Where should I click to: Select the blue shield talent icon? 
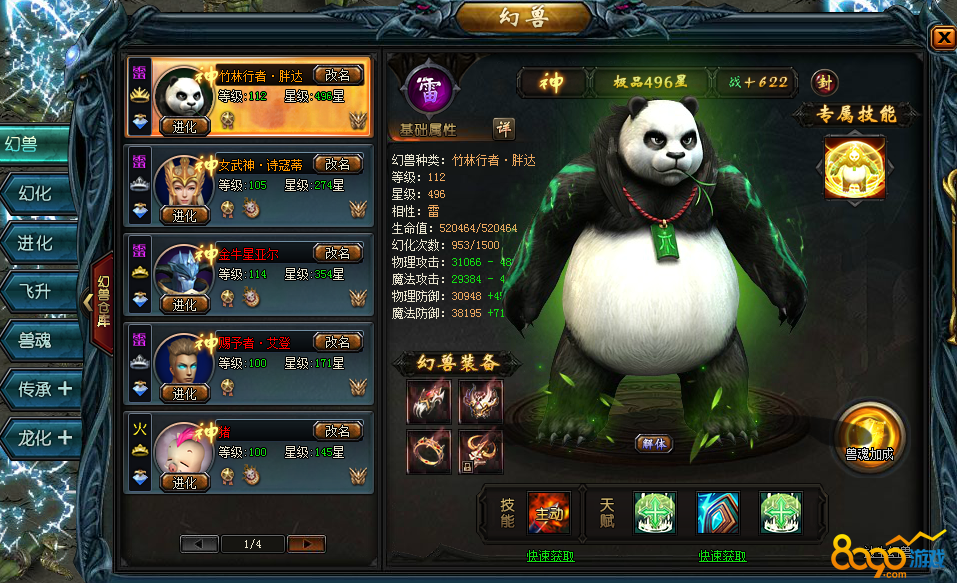pos(717,512)
